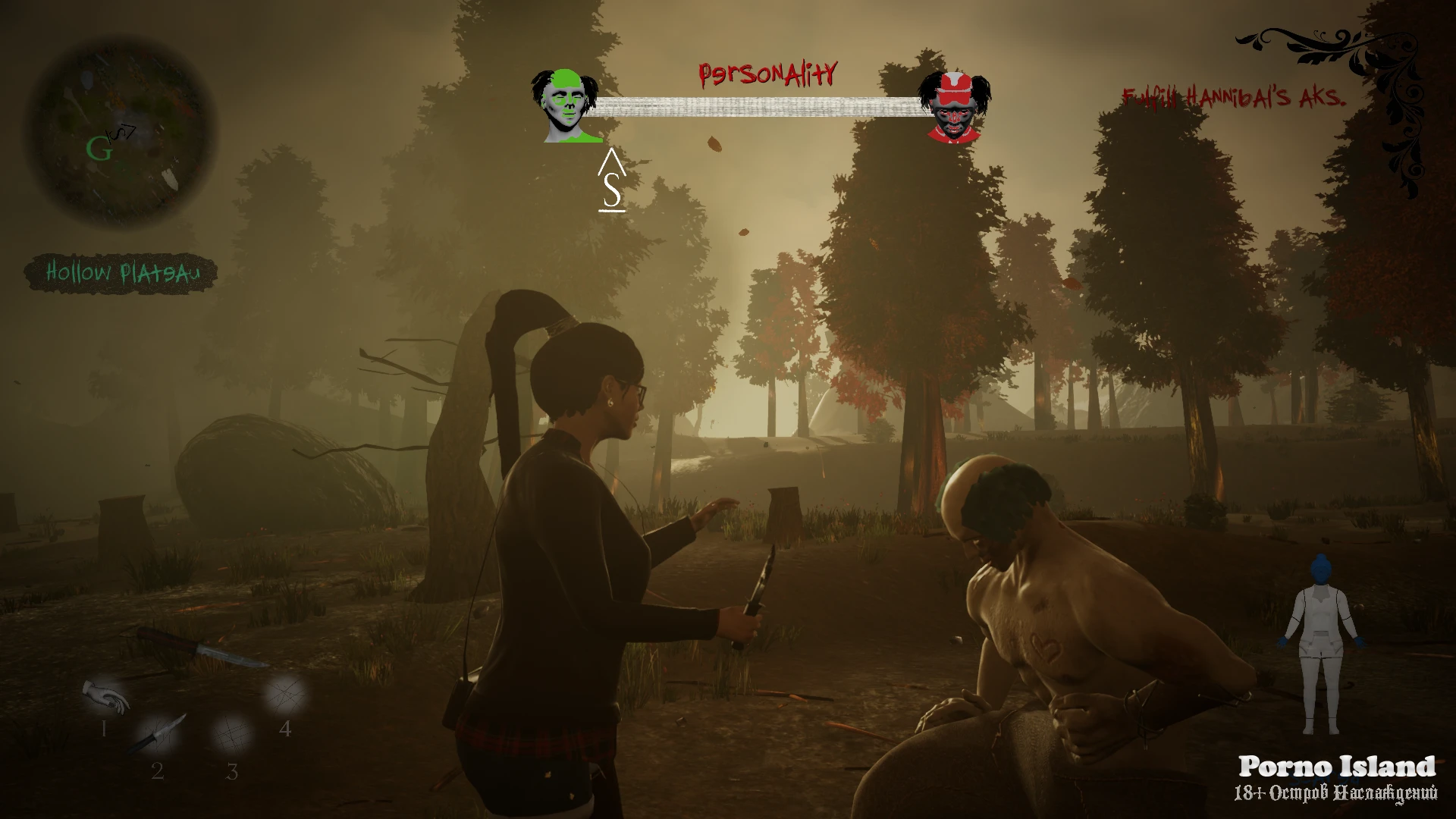Select the Hollow Plateau location label

click(x=122, y=273)
